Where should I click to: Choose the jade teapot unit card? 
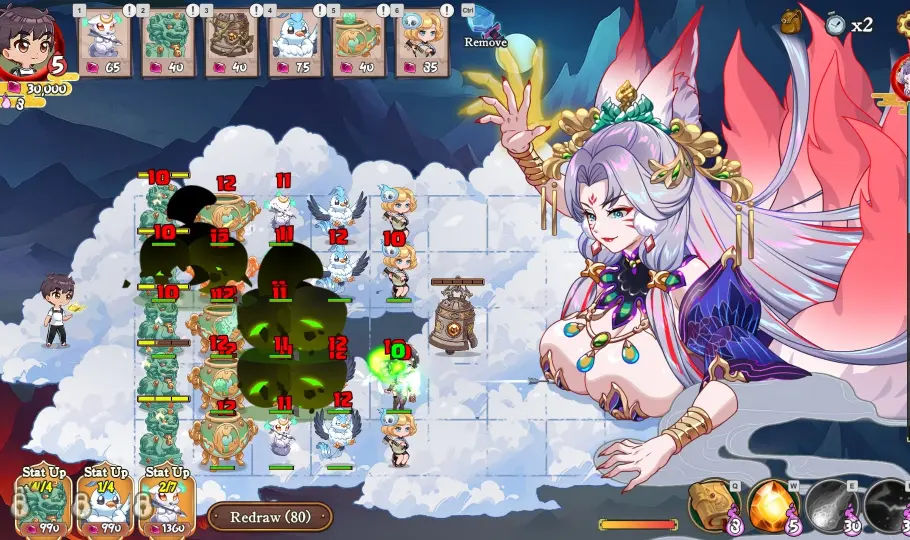[x=356, y=42]
